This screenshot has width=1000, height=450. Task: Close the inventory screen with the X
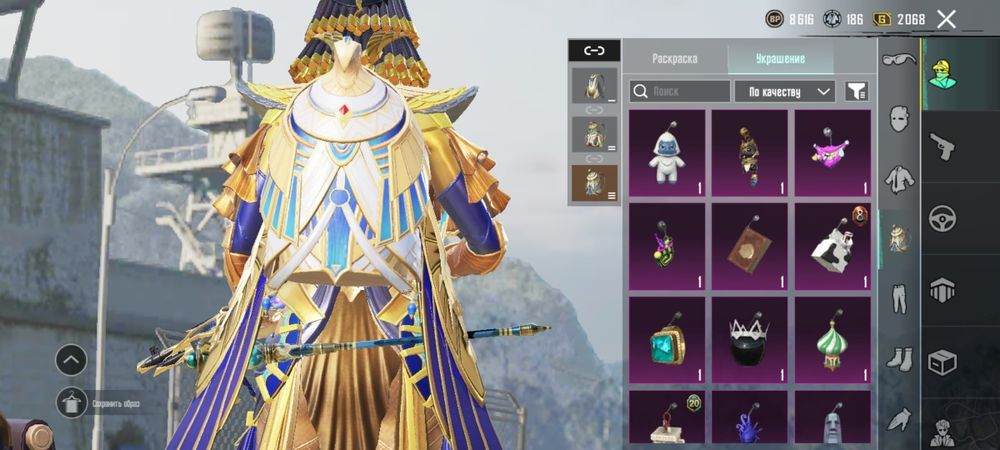click(946, 19)
